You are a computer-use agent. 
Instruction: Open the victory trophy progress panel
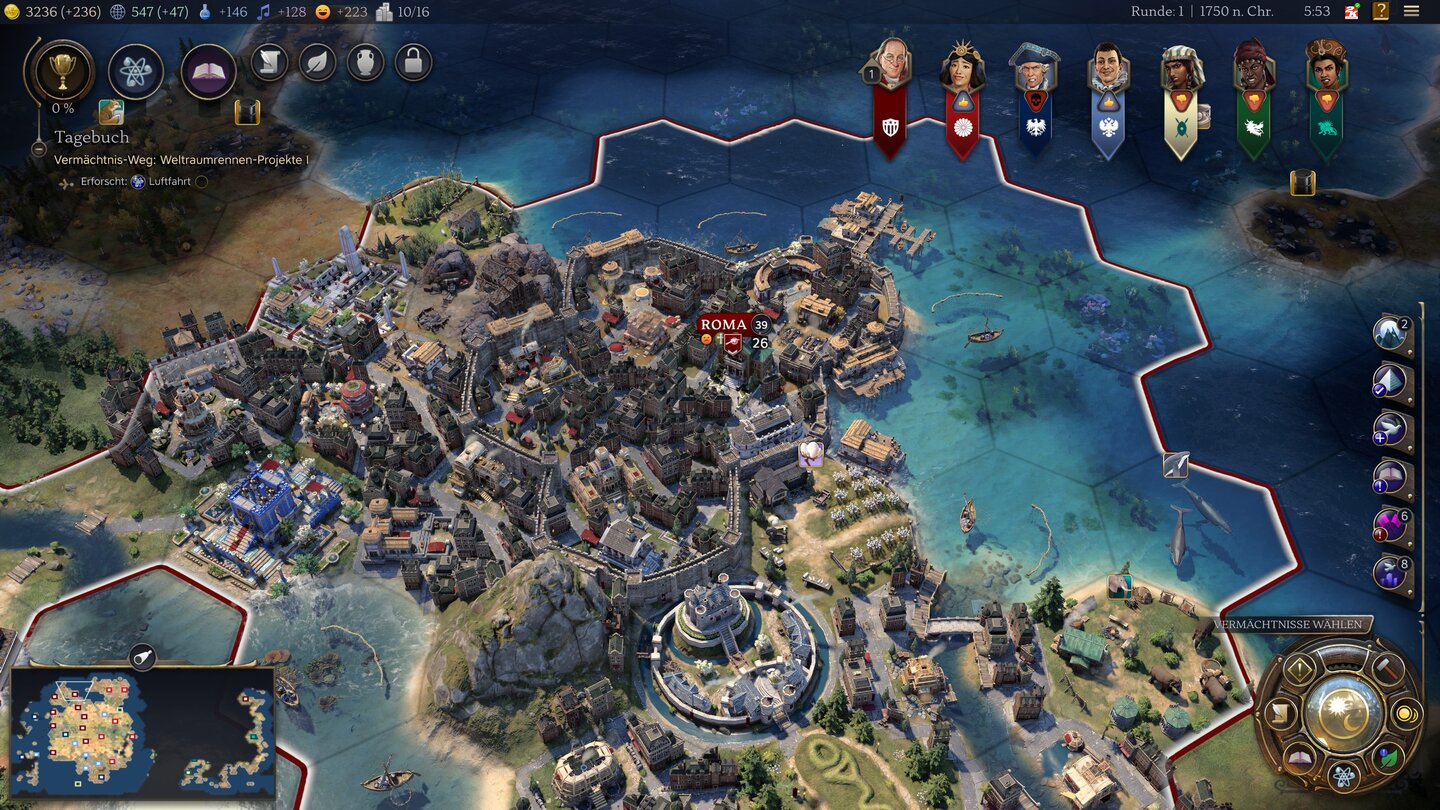point(64,71)
